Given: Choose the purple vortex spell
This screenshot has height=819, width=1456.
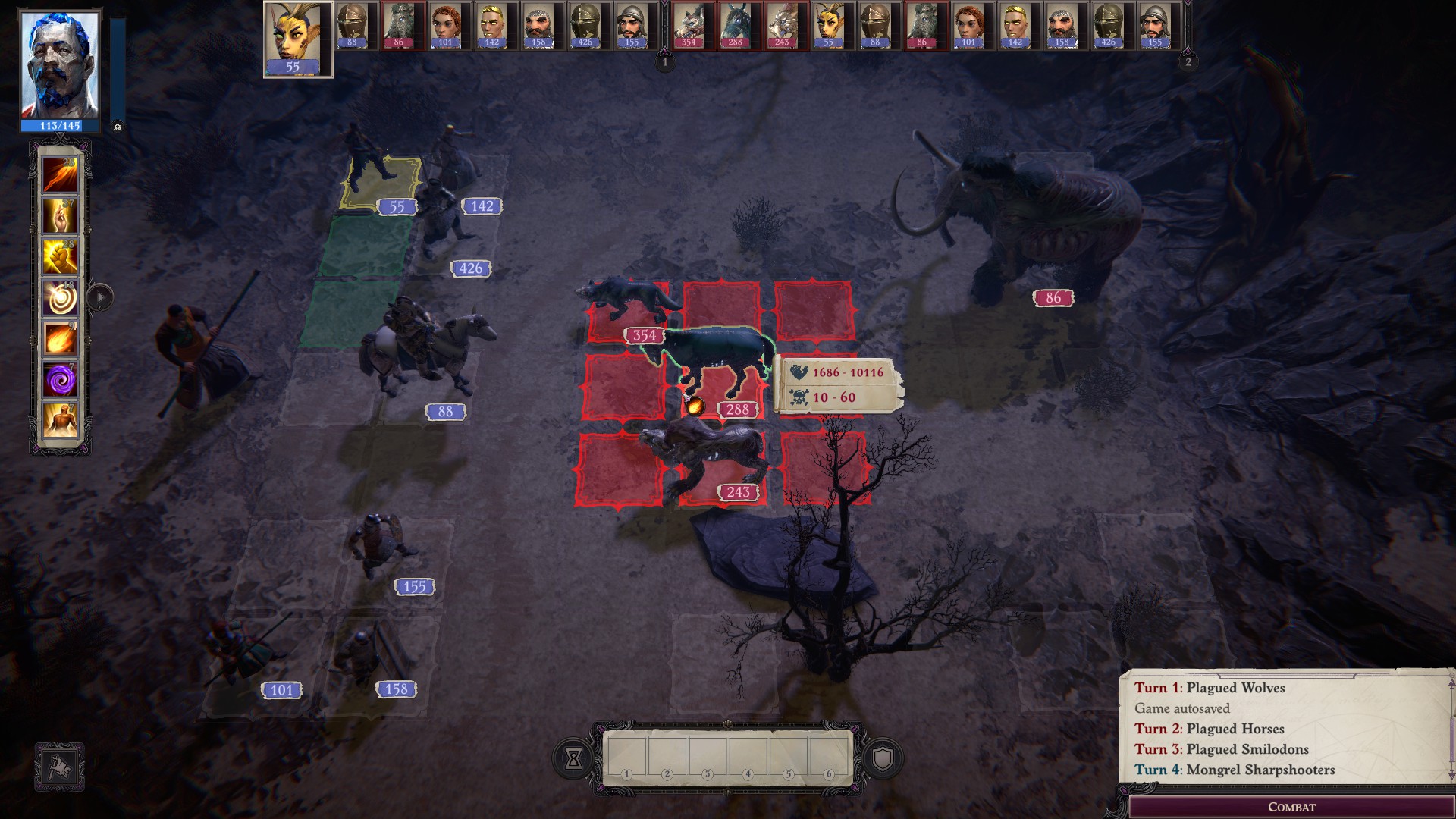Looking at the screenshot, I should tap(61, 379).
